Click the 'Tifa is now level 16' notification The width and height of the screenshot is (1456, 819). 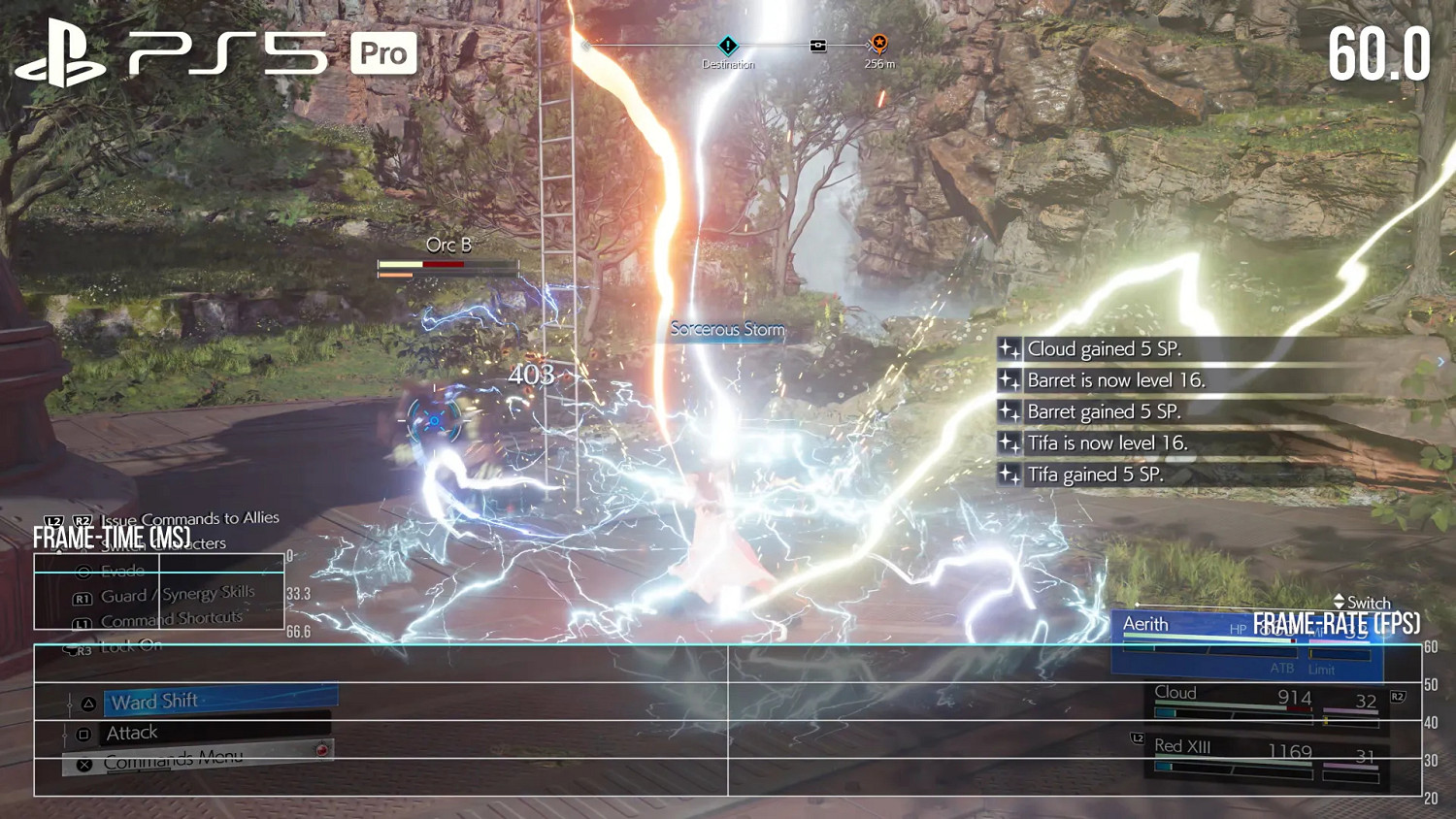[1107, 442]
